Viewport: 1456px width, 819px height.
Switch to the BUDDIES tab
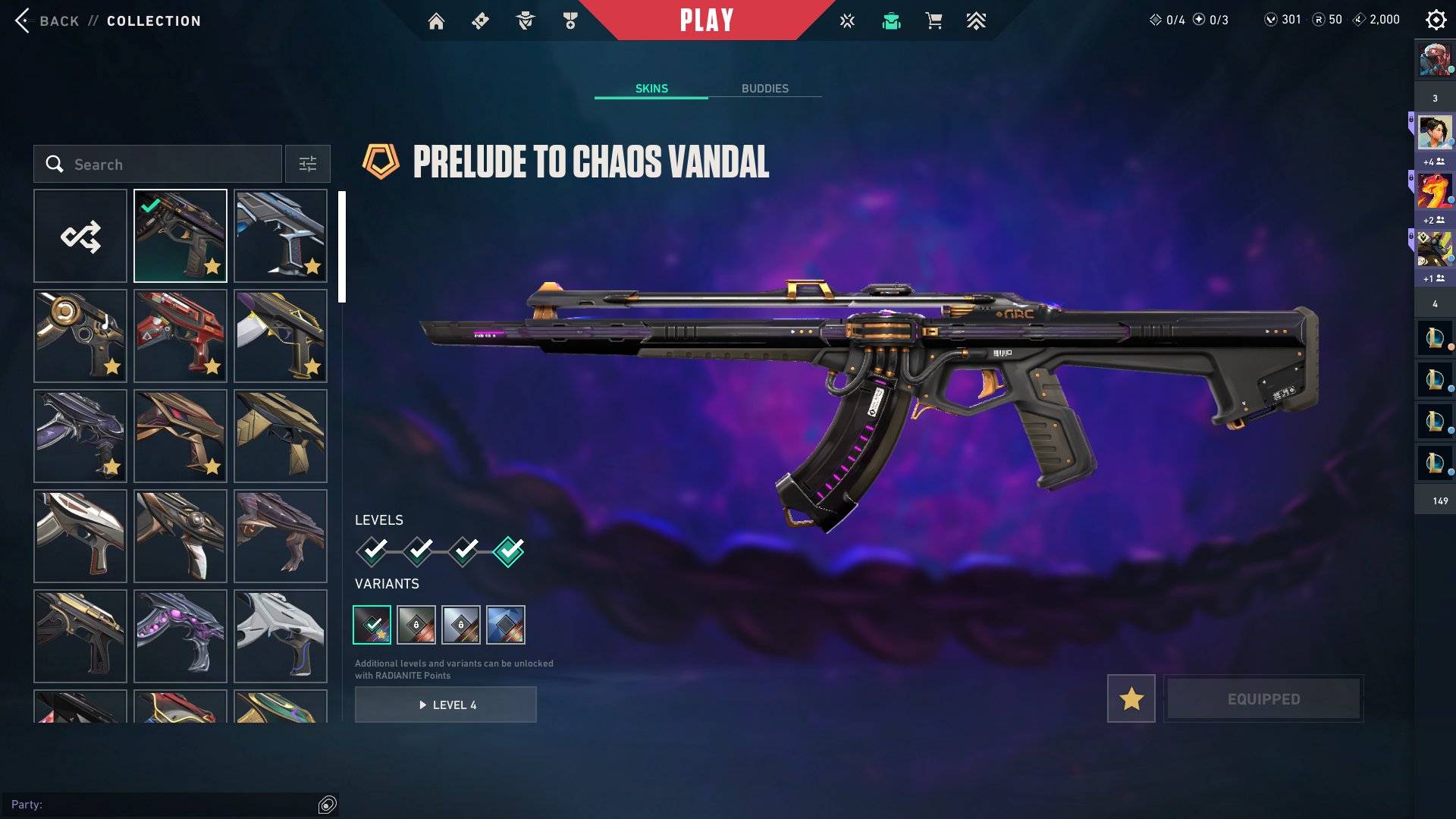765,88
